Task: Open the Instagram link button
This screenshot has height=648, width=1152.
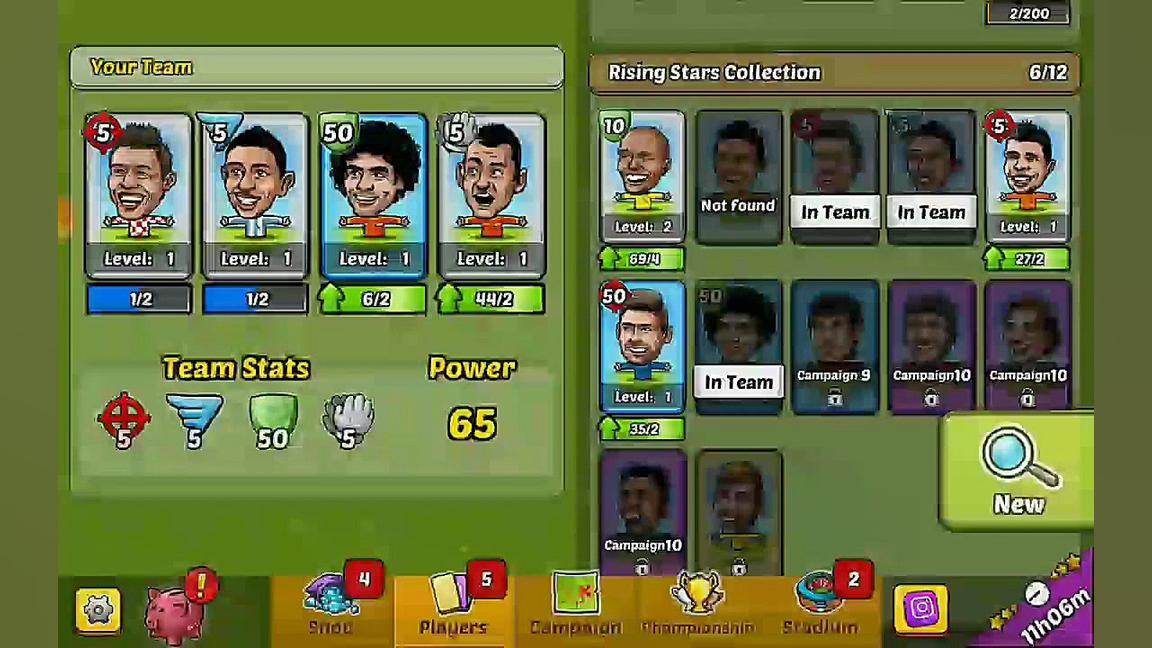Action: pyautogui.click(x=921, y=608)
